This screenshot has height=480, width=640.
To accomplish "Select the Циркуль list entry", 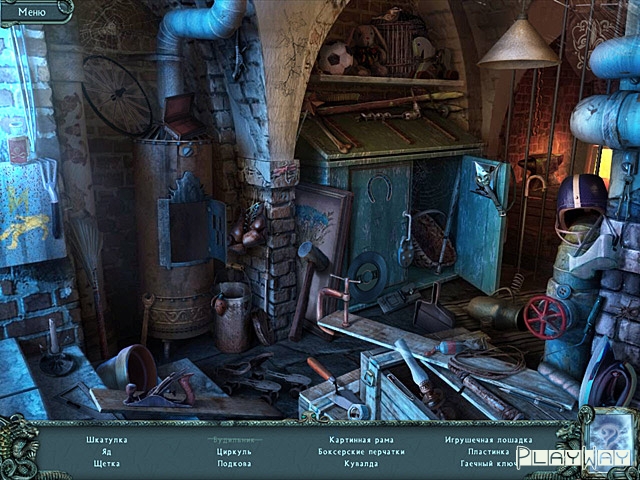I will pos(234,452).
